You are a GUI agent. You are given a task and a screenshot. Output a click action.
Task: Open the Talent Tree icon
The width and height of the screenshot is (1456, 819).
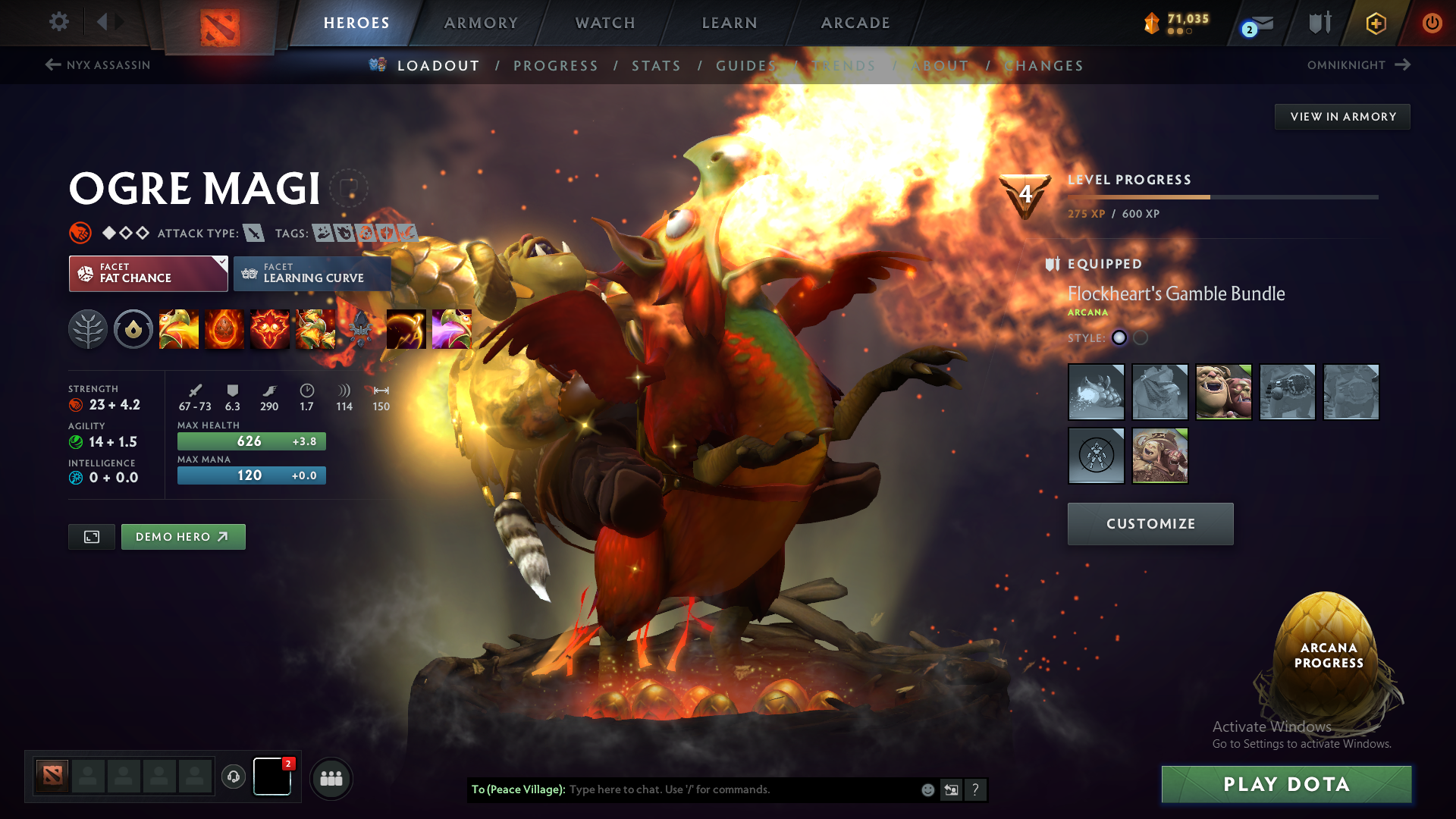tap(88, 328)
